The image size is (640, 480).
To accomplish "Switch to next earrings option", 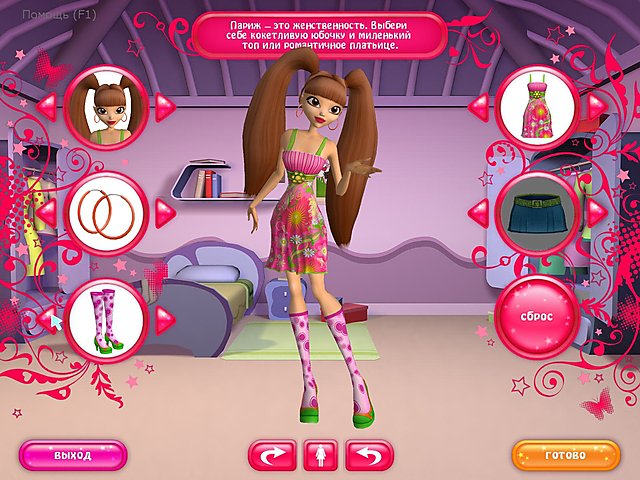I will 165,212.
